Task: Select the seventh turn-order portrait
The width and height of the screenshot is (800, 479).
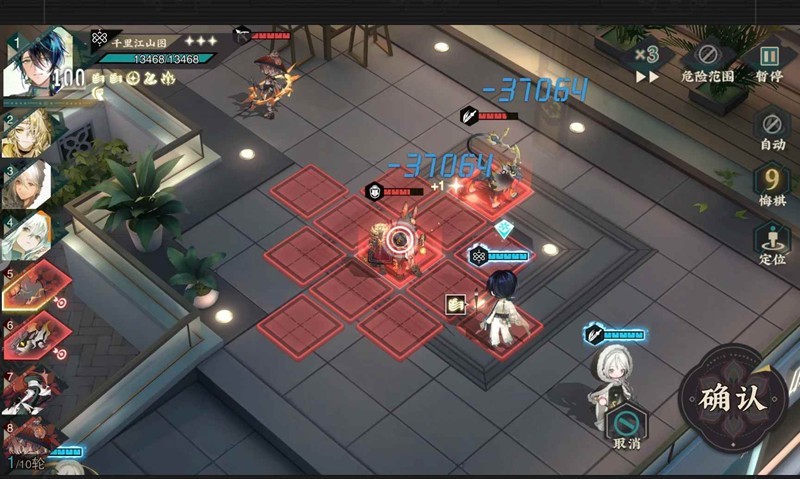Action: (x=30, y=389)
